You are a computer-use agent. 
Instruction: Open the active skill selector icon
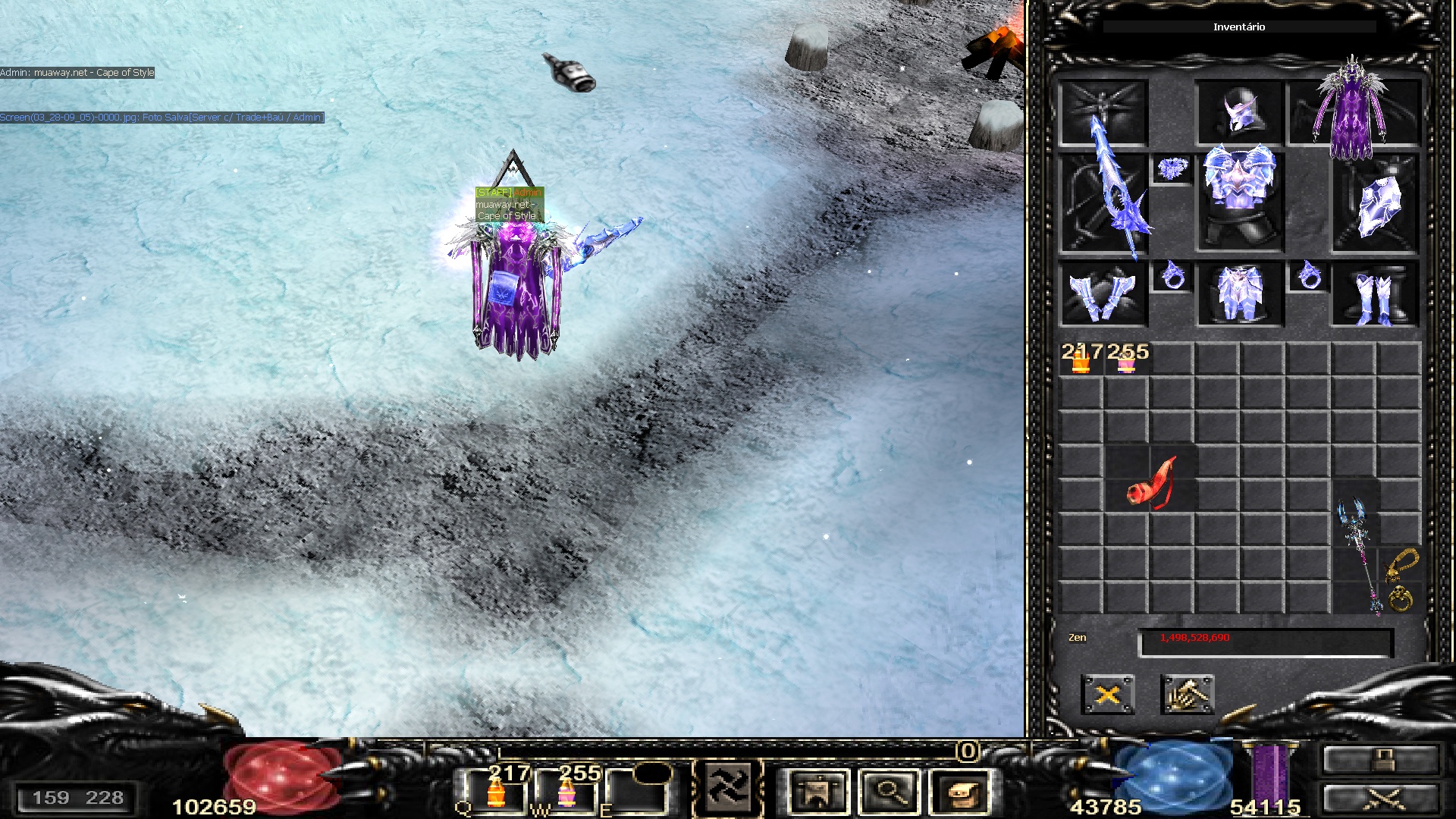point(729,789)
